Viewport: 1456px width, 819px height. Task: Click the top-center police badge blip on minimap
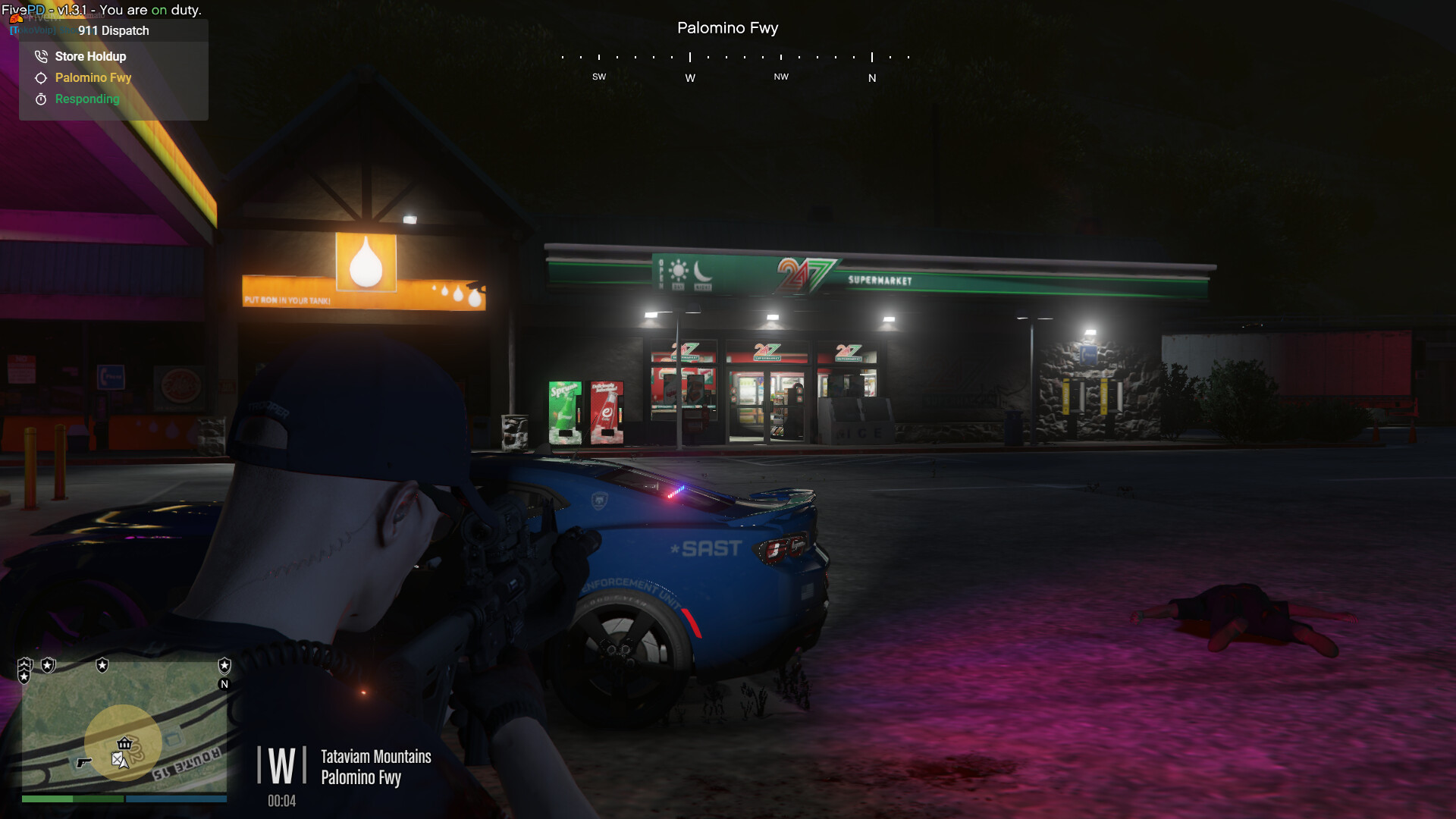point(102,665)
